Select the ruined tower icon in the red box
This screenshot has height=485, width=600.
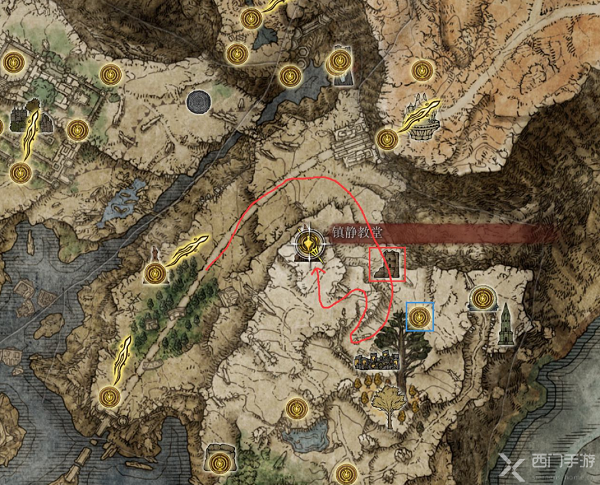click(x=388, y=265)
